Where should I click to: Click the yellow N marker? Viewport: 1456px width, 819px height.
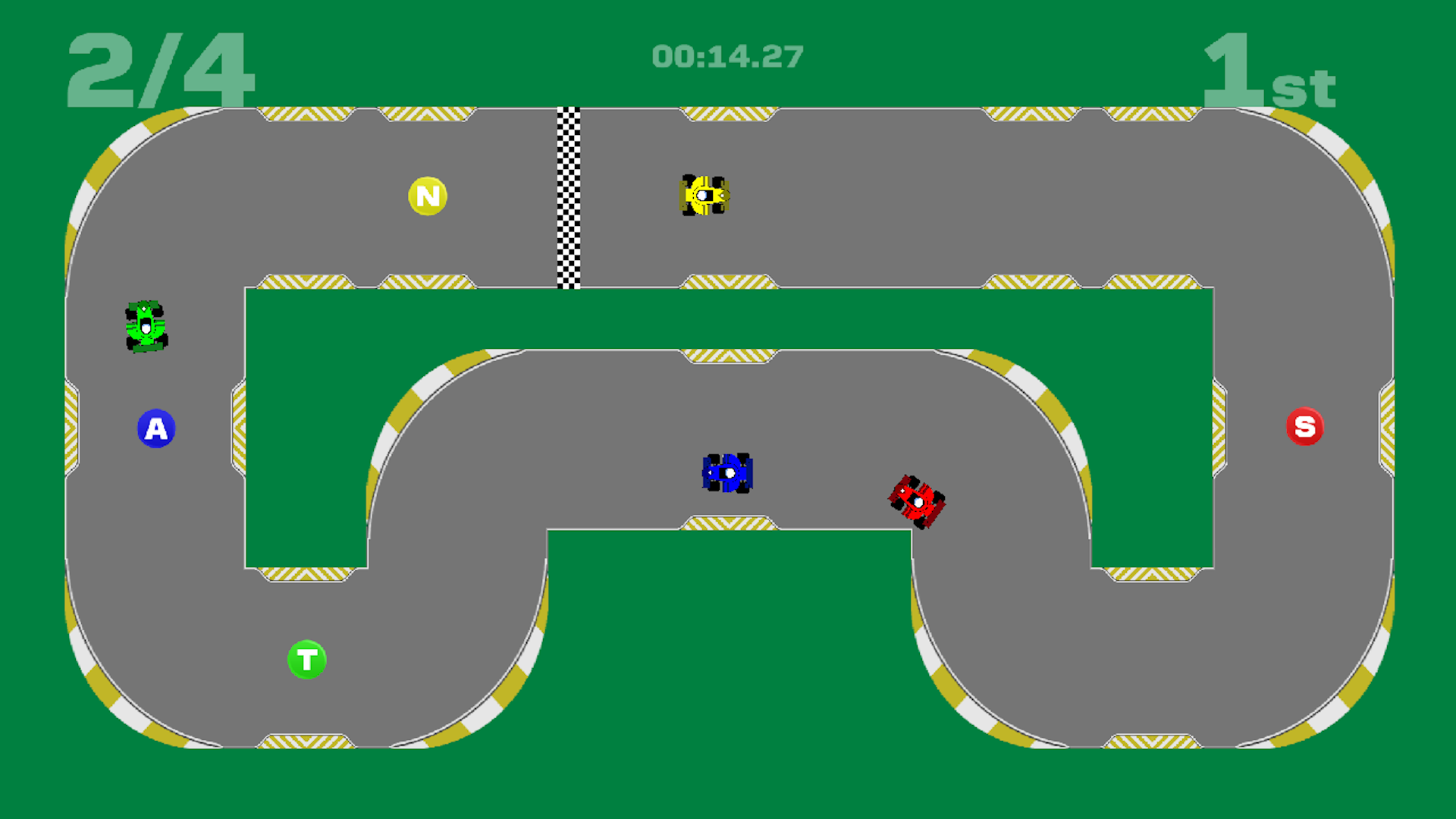(427, 195)
